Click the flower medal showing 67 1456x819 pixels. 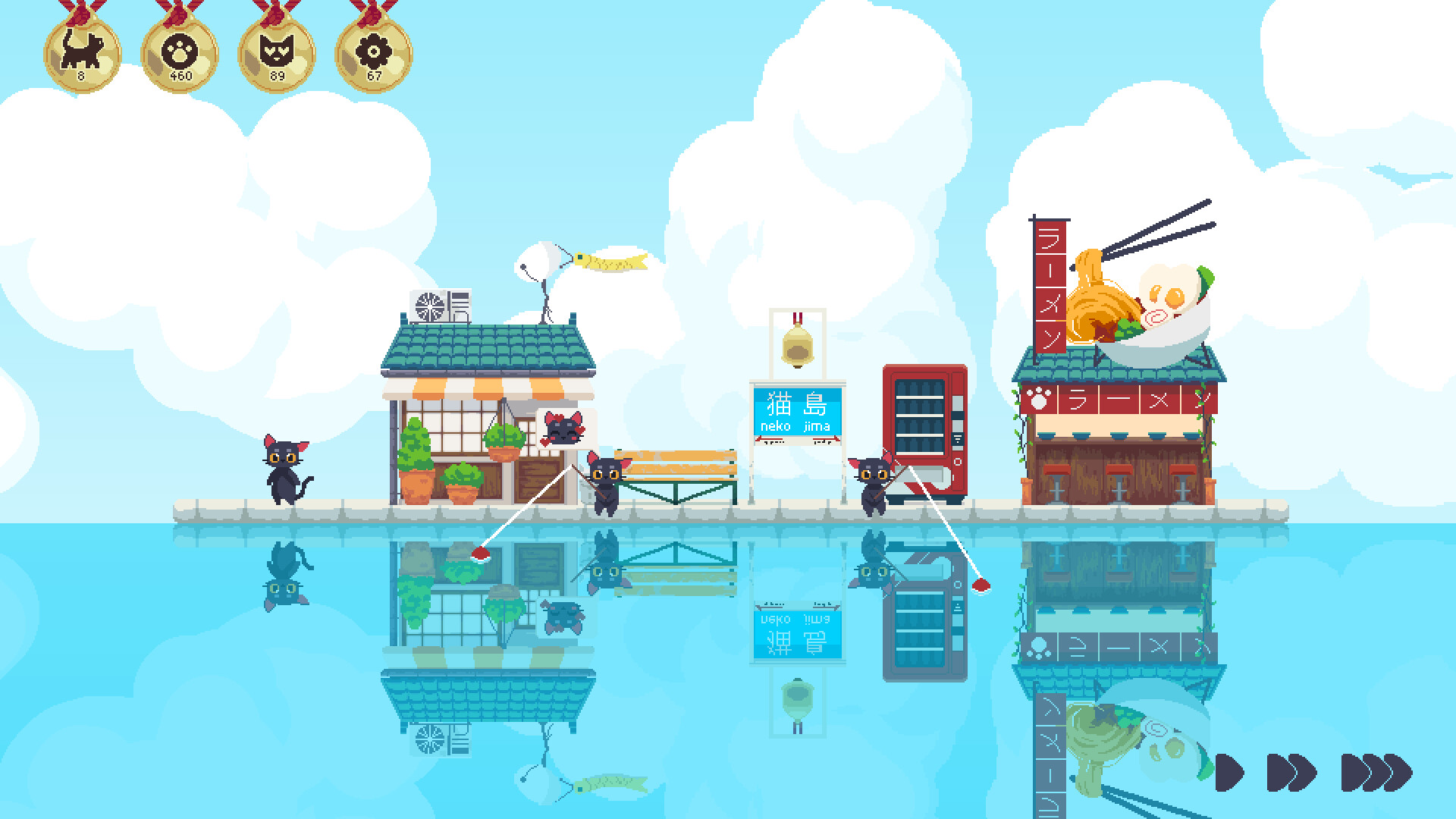tap(371, 52)
